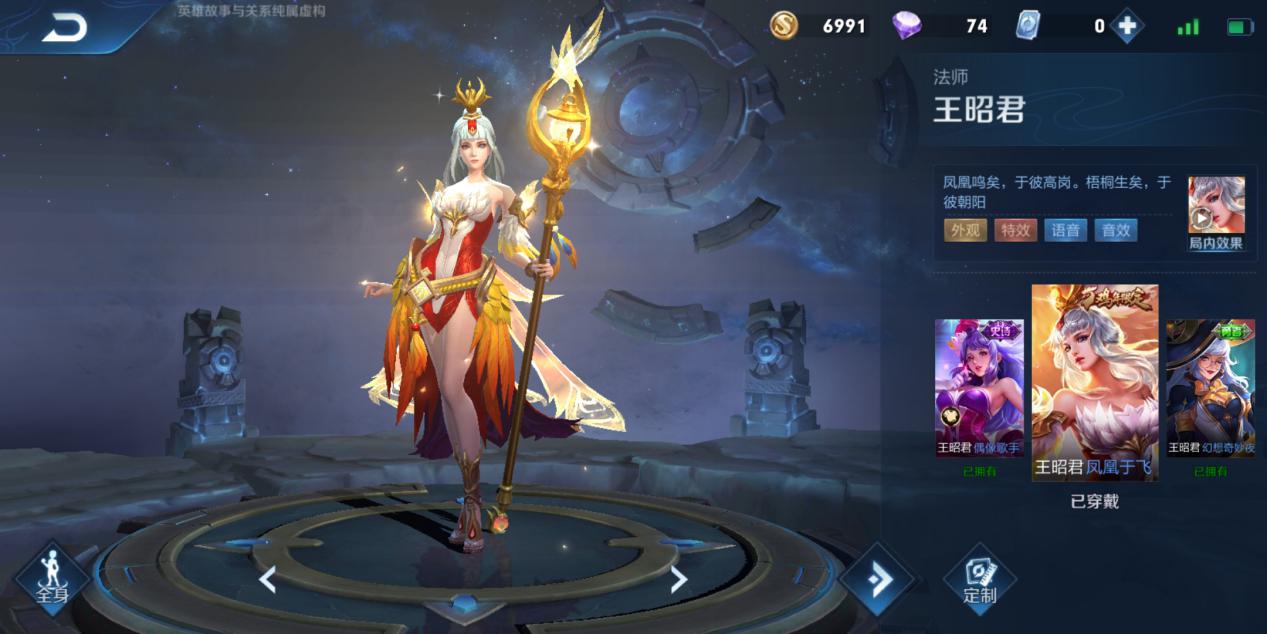
Task: Go back using the return arrow
Action: point(64,28)
